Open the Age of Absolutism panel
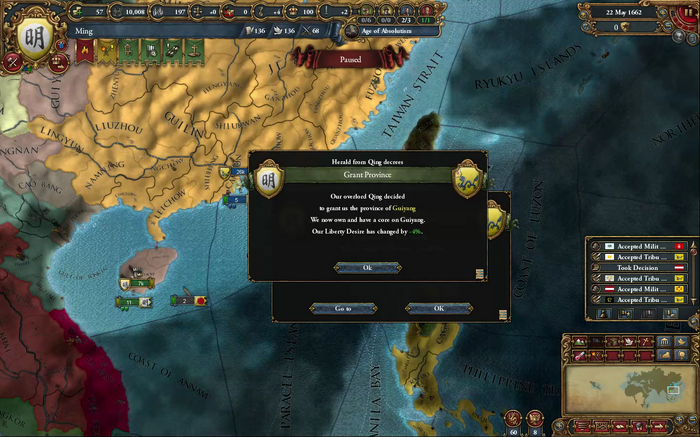700x437 pixels. 397,31
